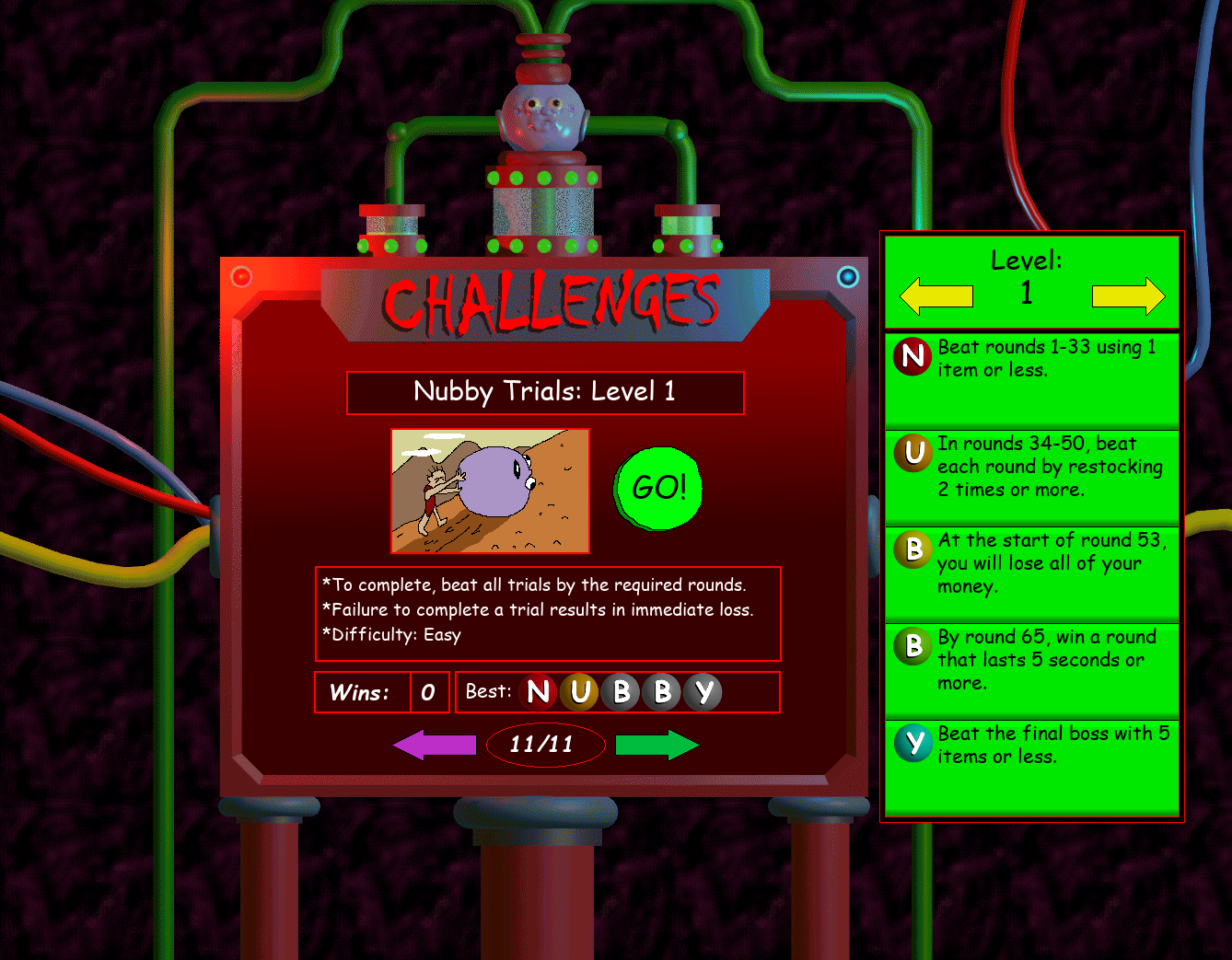
Task: Select the U trial badge in the Best row
Action: (581, 692)
